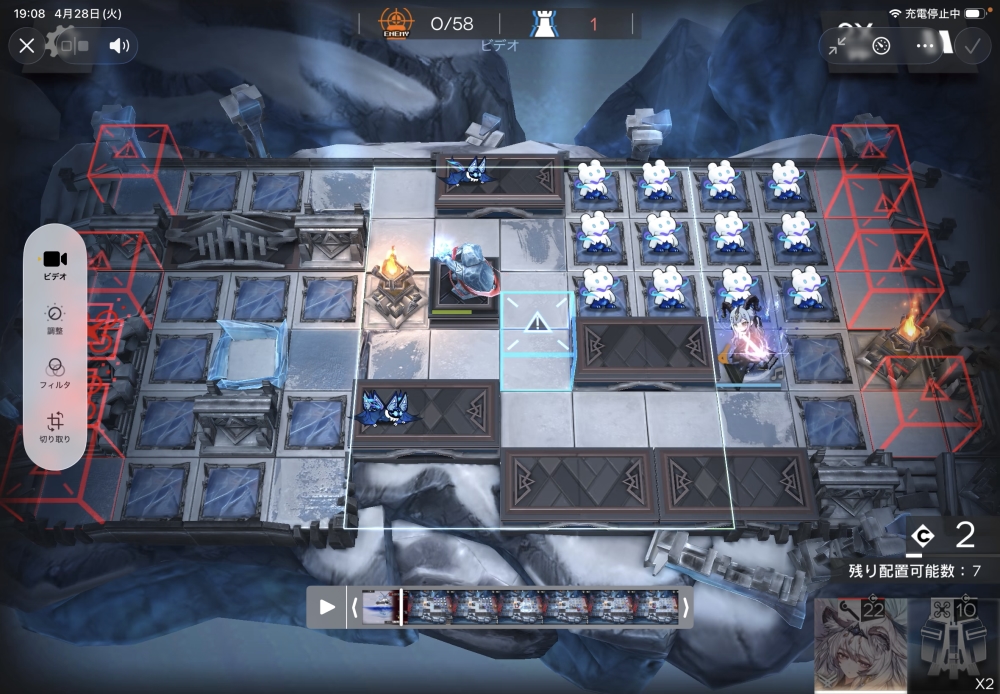Image resolution: width=1000 pixels, height=694 pixels.
Task: Open the playback speed gauge control
Action: [881, 46]
